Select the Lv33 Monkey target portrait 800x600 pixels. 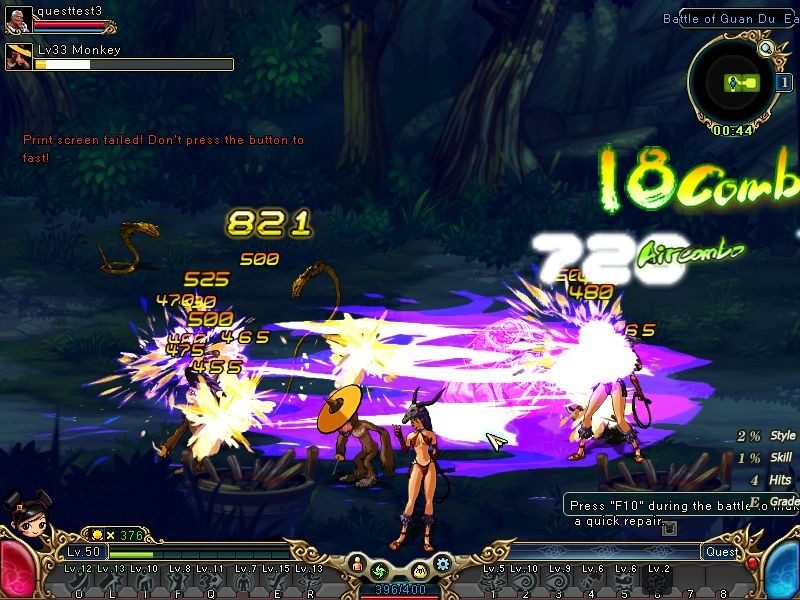click(18, 57)
